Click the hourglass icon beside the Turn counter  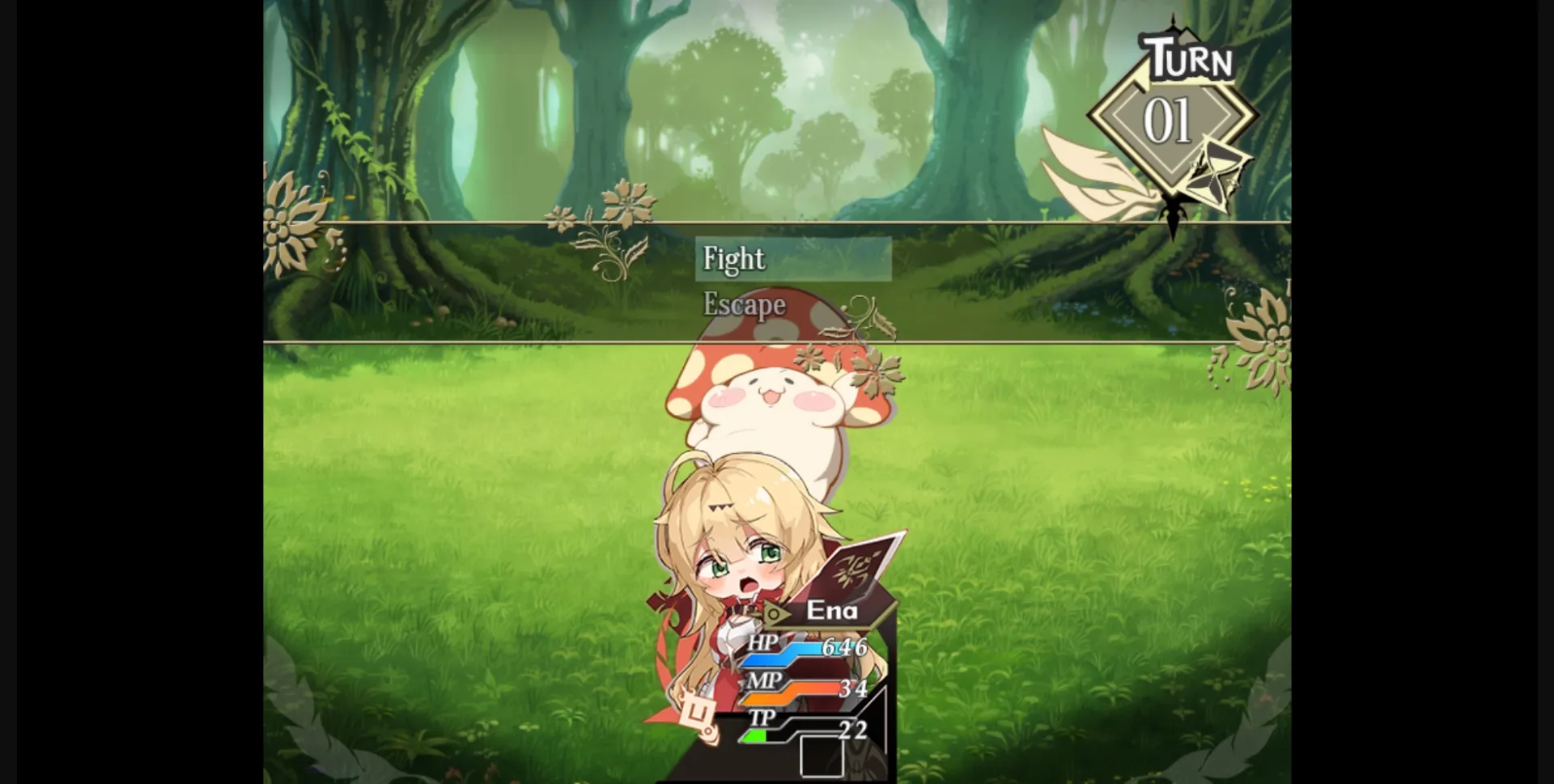[x=1212, y=170]
